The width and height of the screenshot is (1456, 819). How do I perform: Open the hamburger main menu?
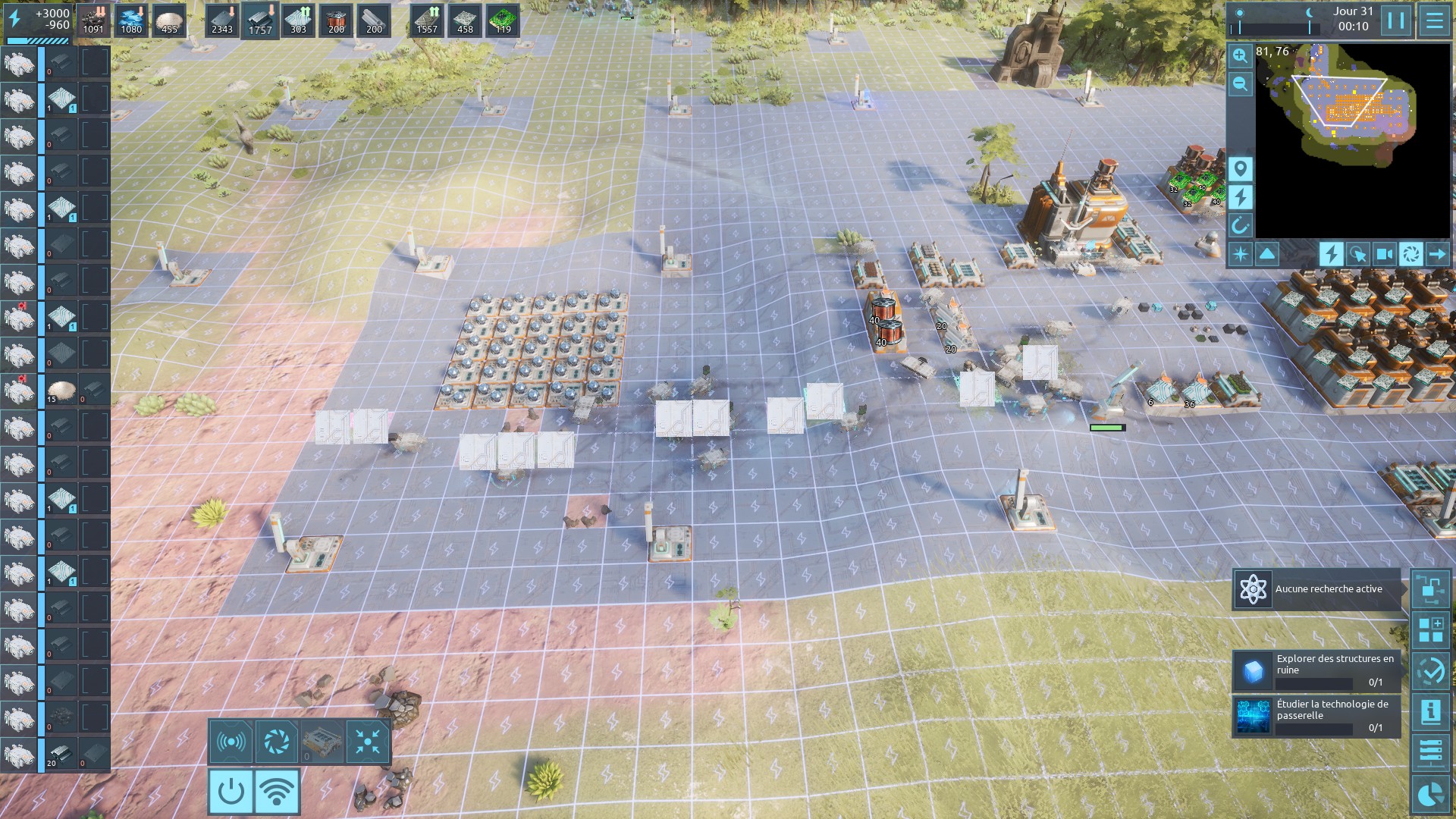tap(1434, 20)
